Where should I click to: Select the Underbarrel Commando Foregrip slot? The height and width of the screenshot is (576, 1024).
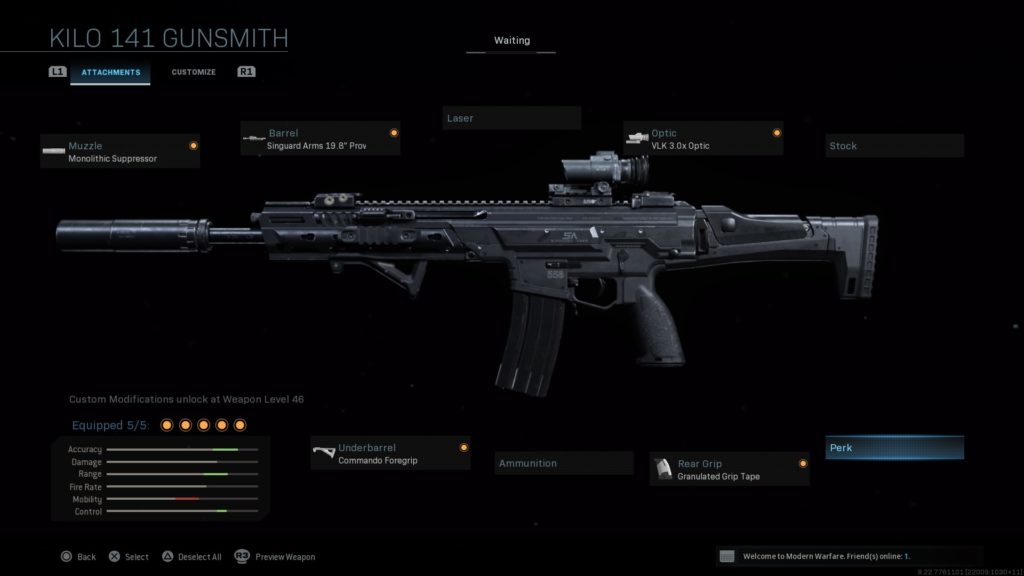click(x=390, y=454)
